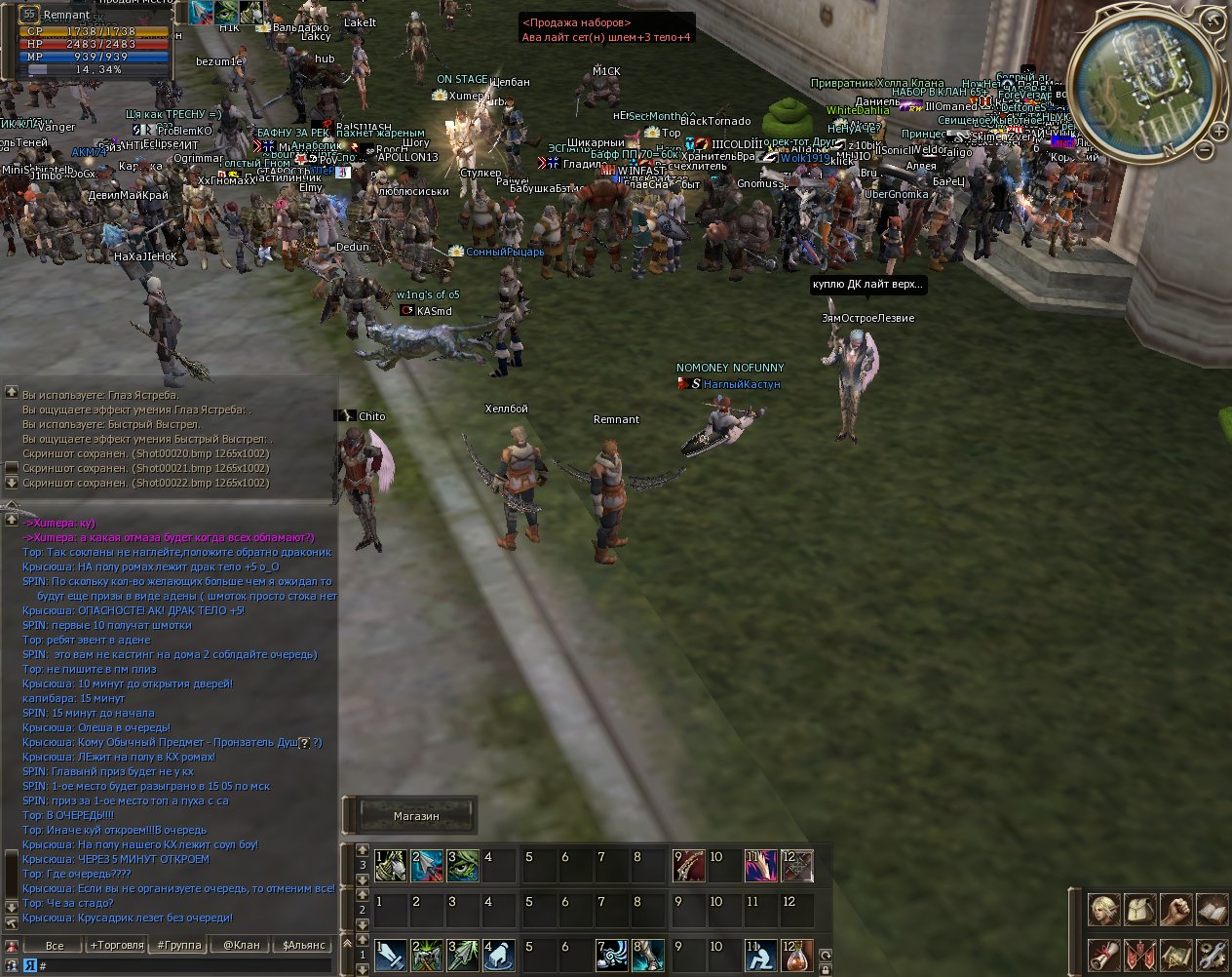Viewport: 1232px width, 977px height.
Task: Show the $Альянс chat tab
Action: tap(304, 945)
